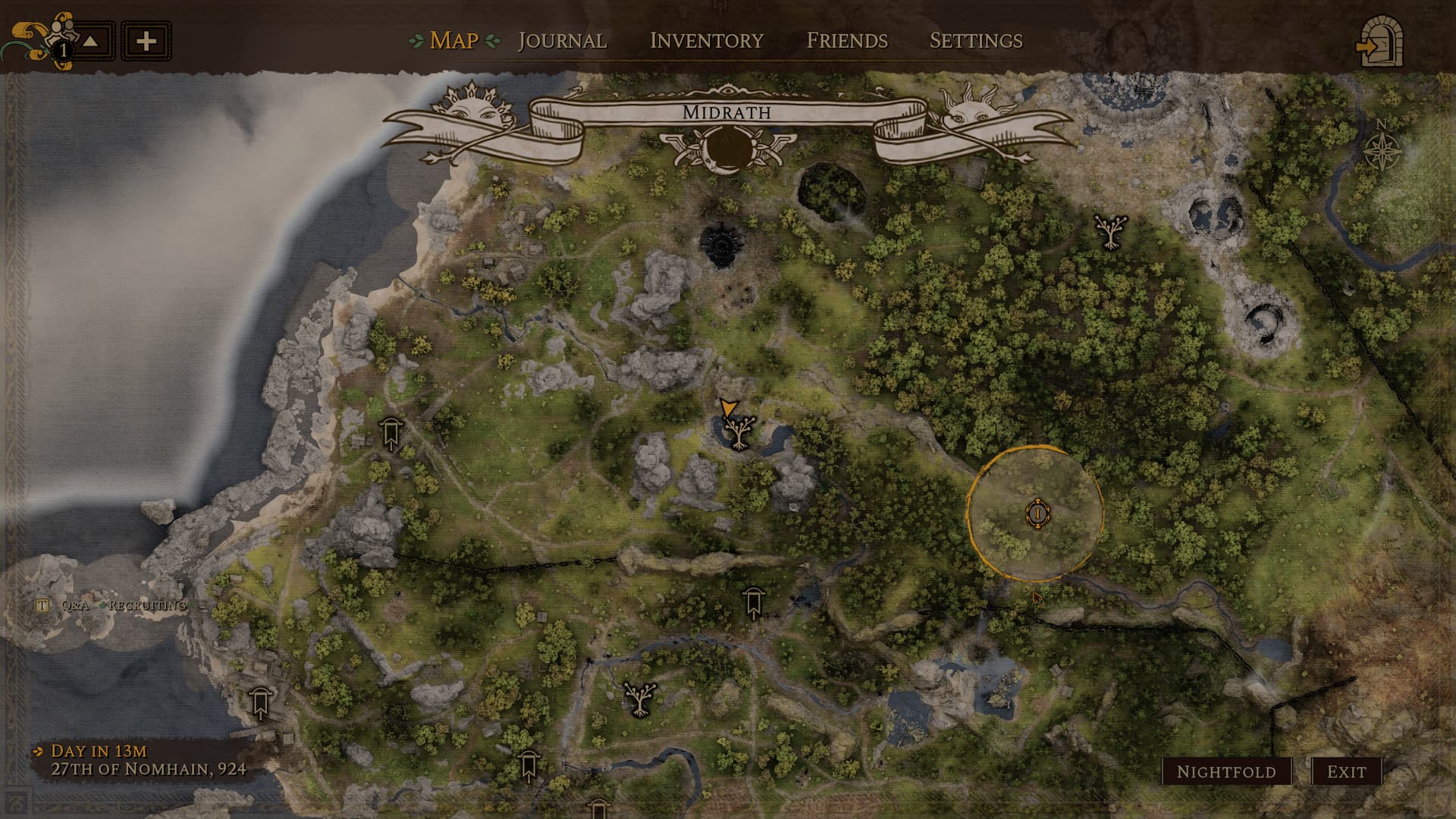The height and width of the screenshot is (819, 1456).
Task: Open the Journal tab
Action: click(562, 40)
